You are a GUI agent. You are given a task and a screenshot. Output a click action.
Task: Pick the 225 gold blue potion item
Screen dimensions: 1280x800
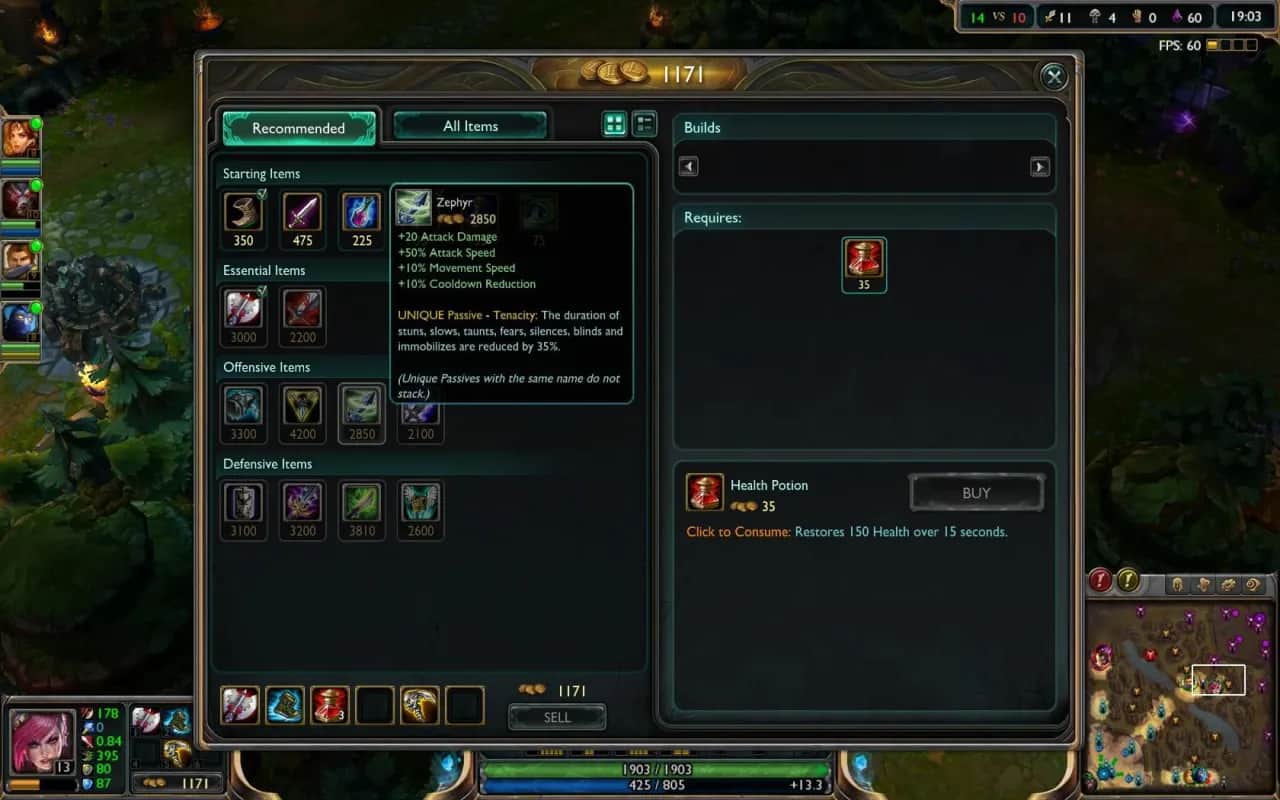click(x=362, y=212)
